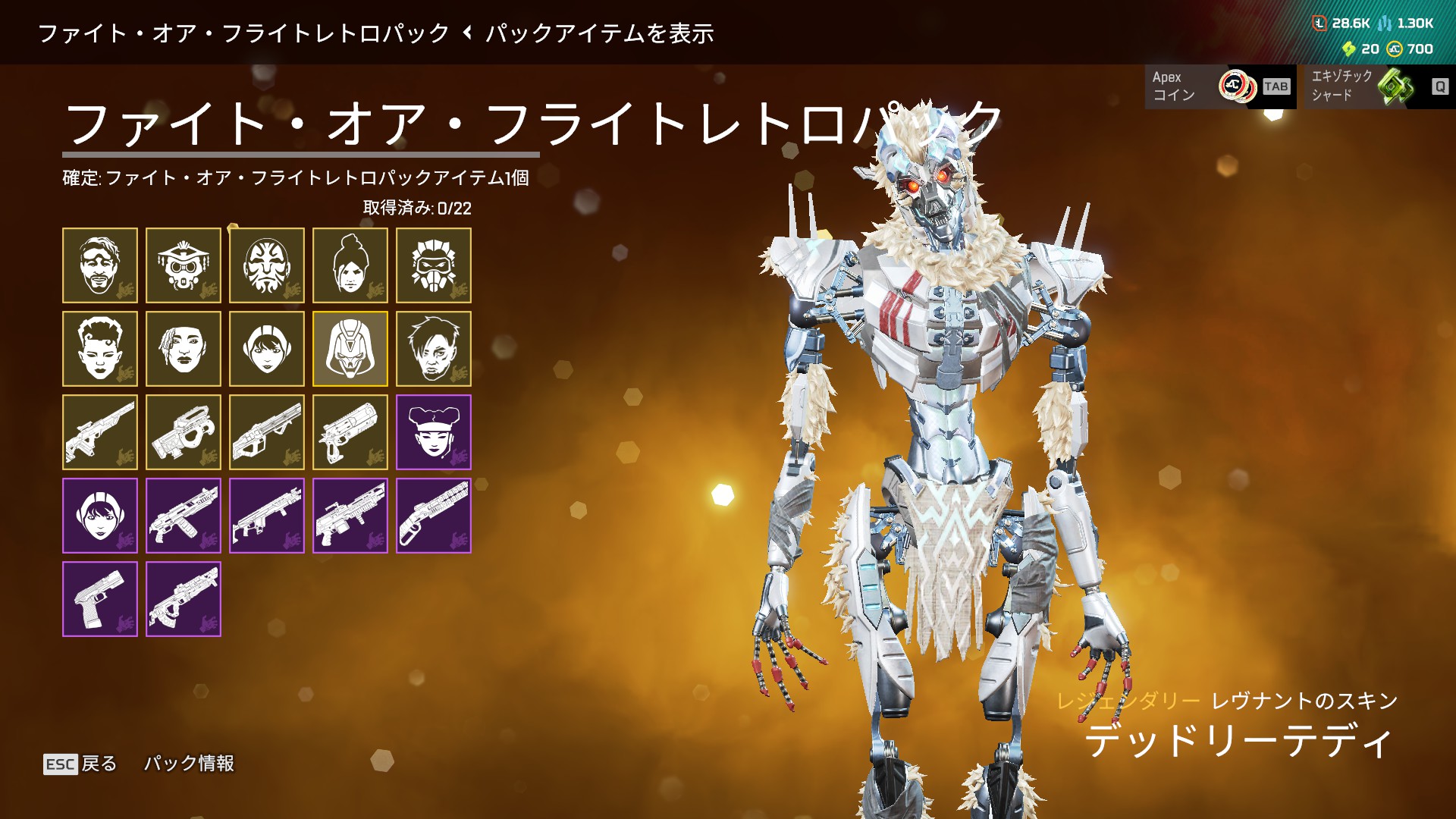Choose the gold sniper rifle skin tile
The width and height of the screenshot is (1456, 819).
(x=100, y=432)
